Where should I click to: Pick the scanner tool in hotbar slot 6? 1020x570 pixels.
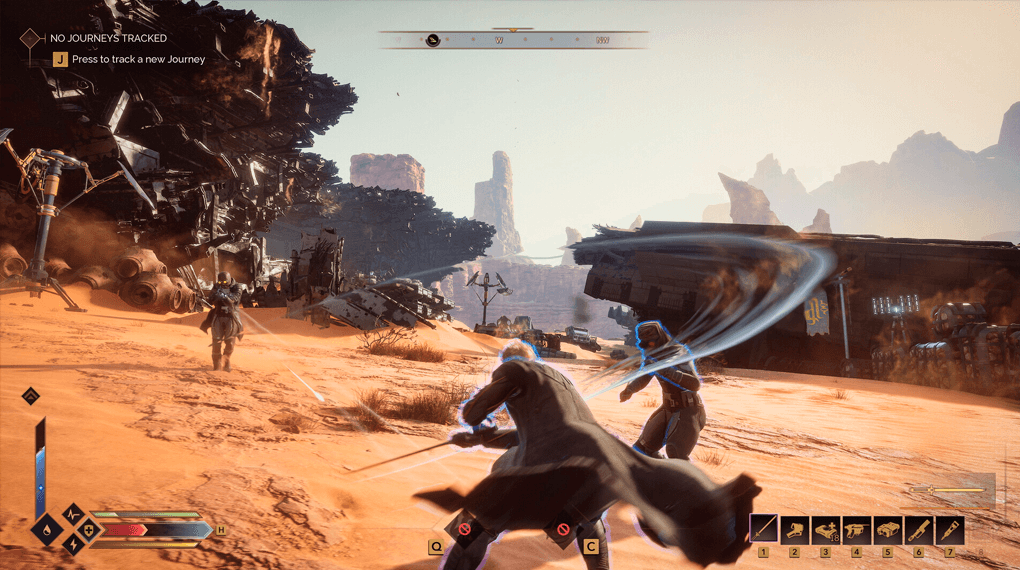click(x=918, y=528)
